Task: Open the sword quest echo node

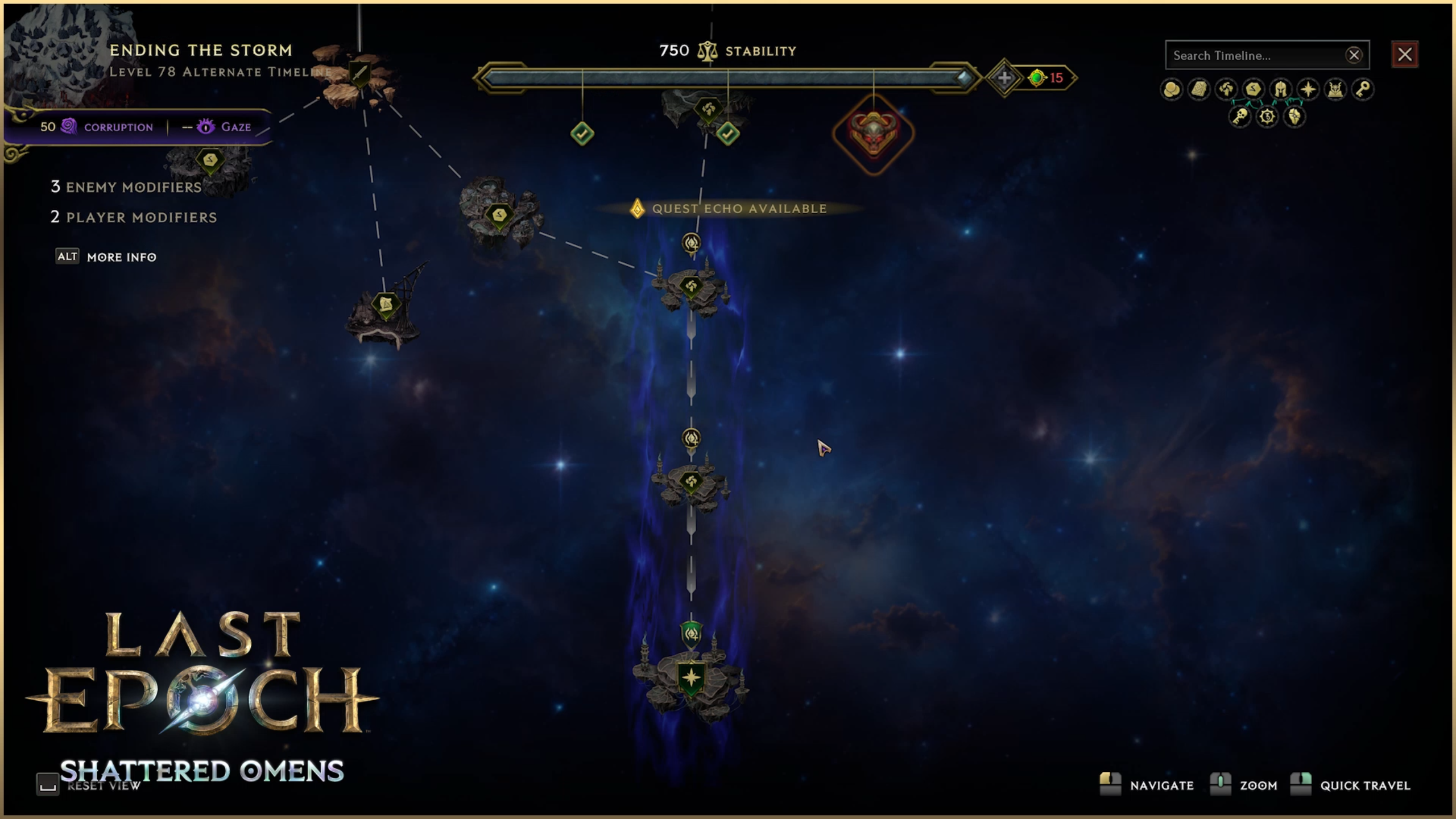Action: click(x=359, y=74)
